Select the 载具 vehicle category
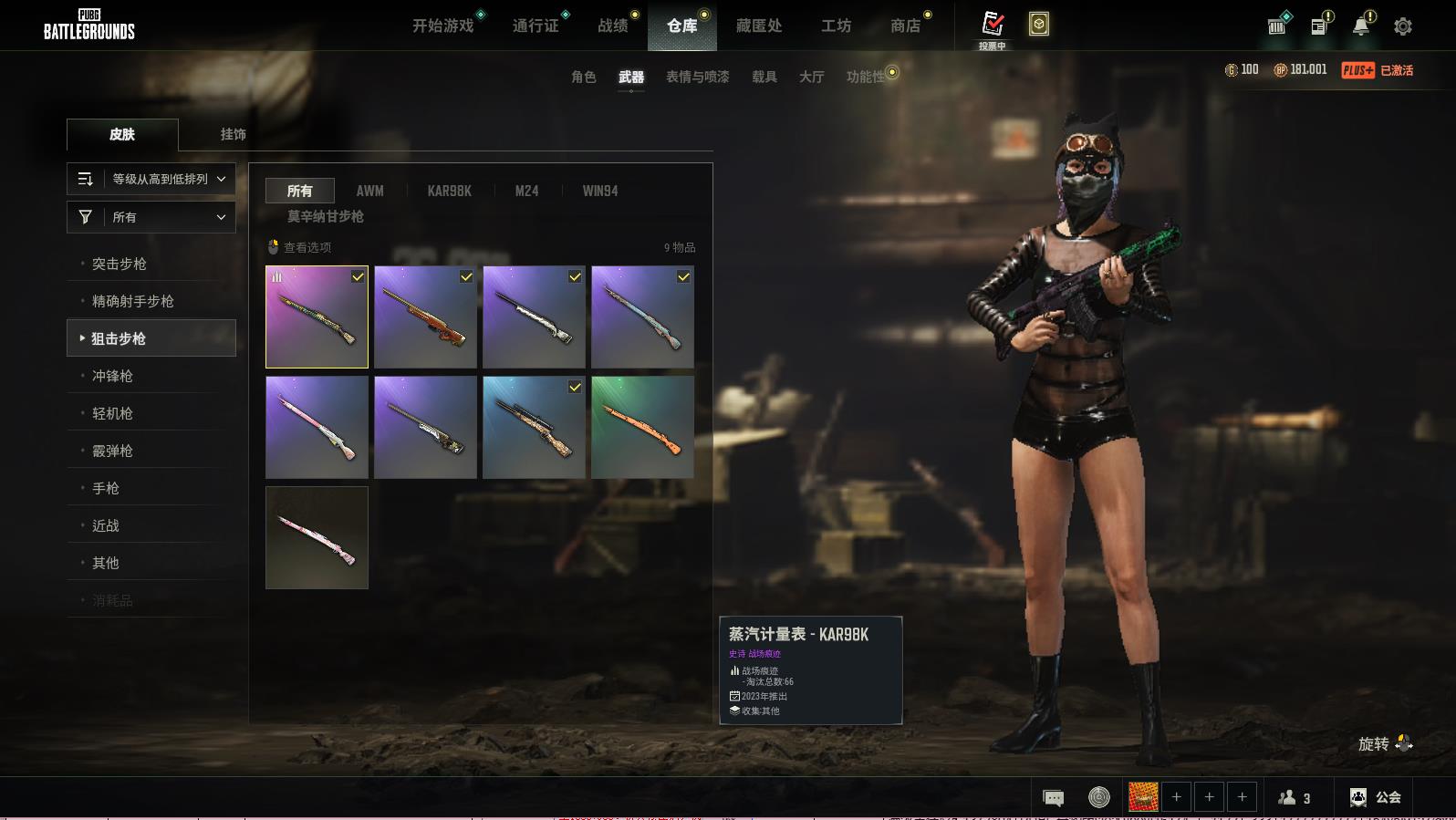 point(764,77)
